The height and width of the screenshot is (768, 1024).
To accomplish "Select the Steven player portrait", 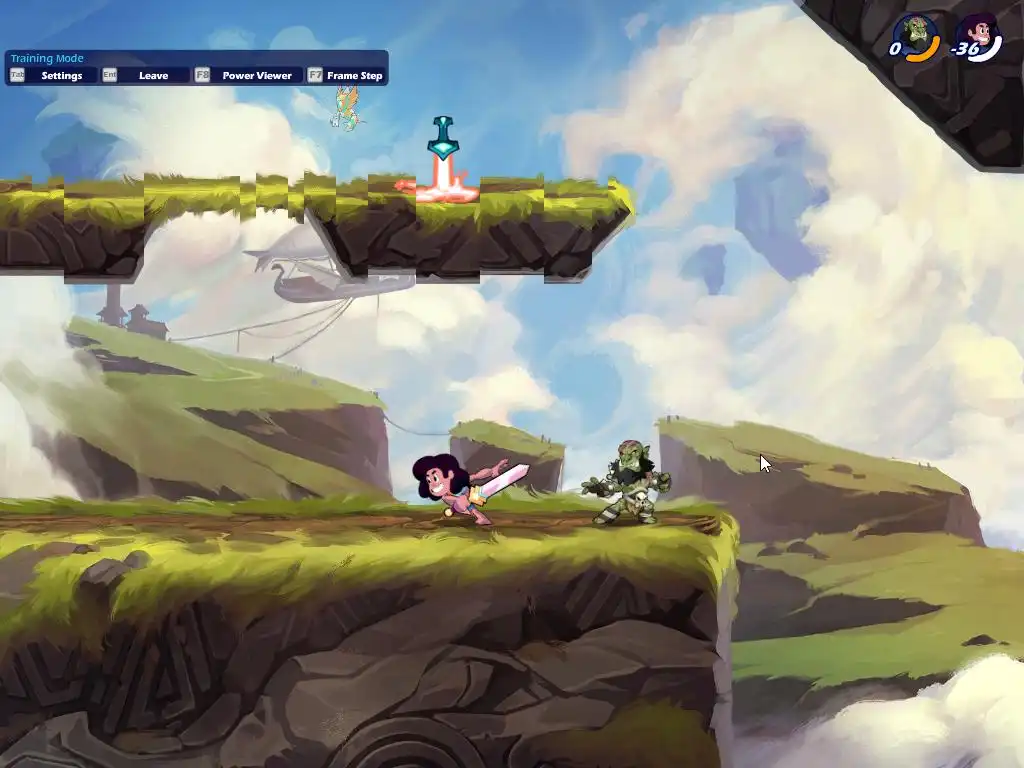I will 978,35.
